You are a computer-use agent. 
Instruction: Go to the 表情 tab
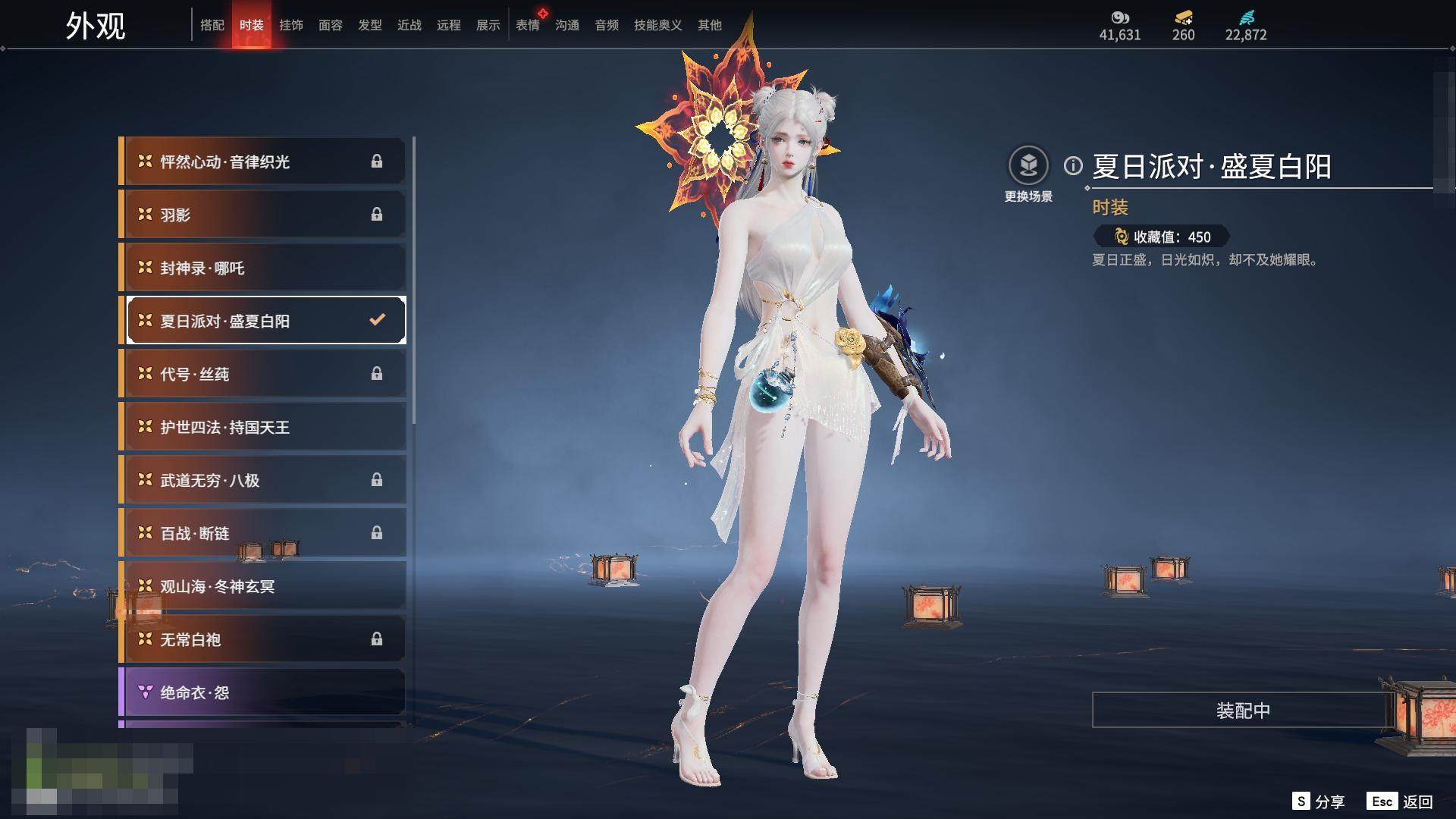(528, 25)
